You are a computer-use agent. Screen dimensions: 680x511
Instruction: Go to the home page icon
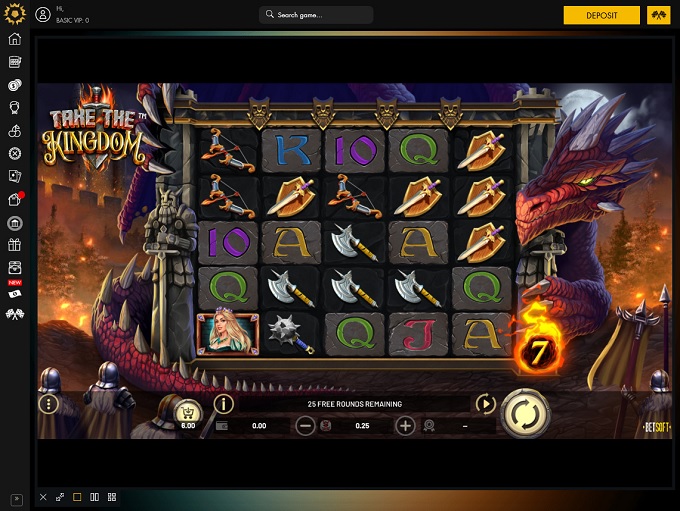pos(15,39)
